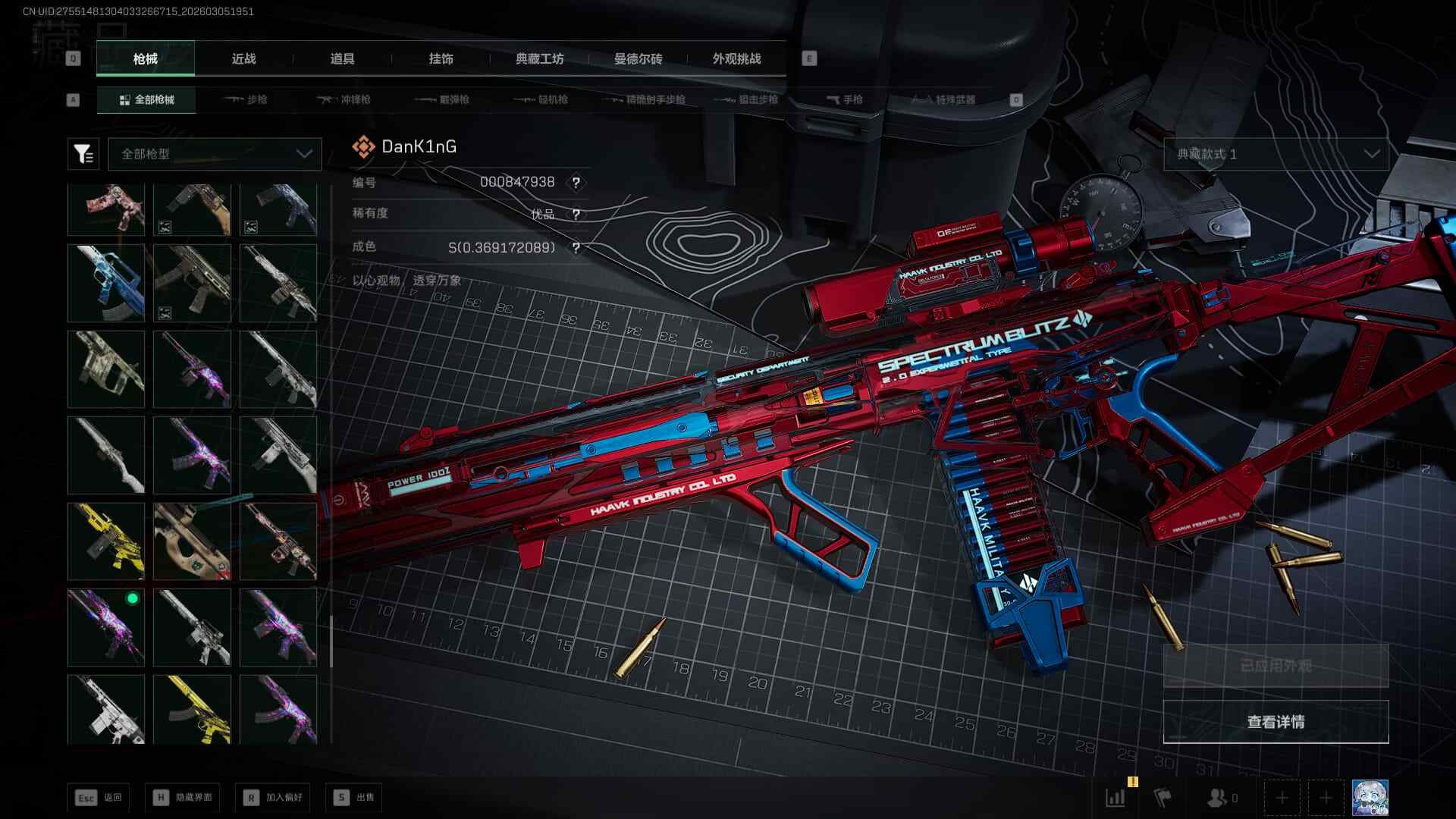The image size is (1456, 819).
Task: Open the 道具 items tab
Action: [342, 58]
